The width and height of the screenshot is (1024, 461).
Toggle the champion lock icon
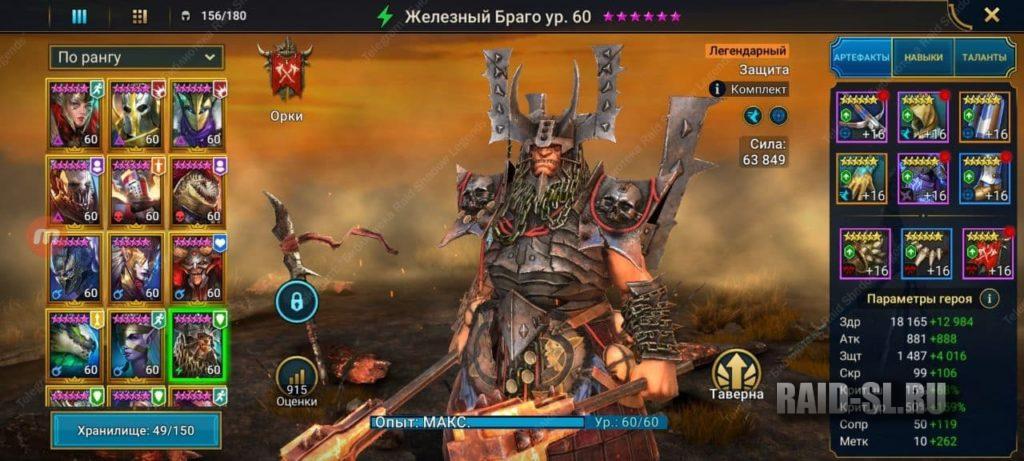click(297, 300)
